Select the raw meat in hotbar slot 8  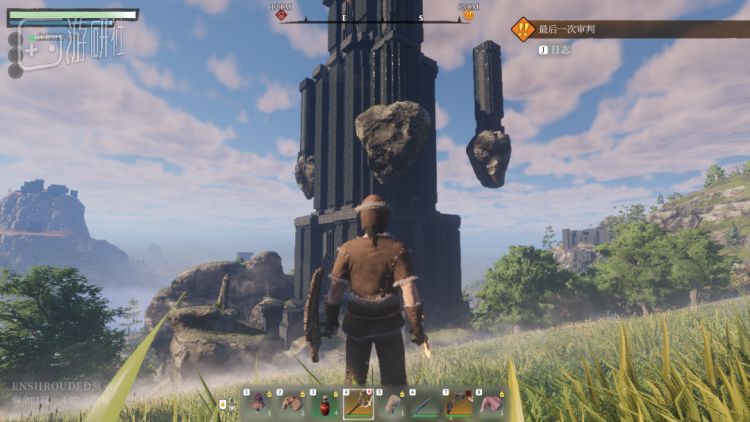492,404
